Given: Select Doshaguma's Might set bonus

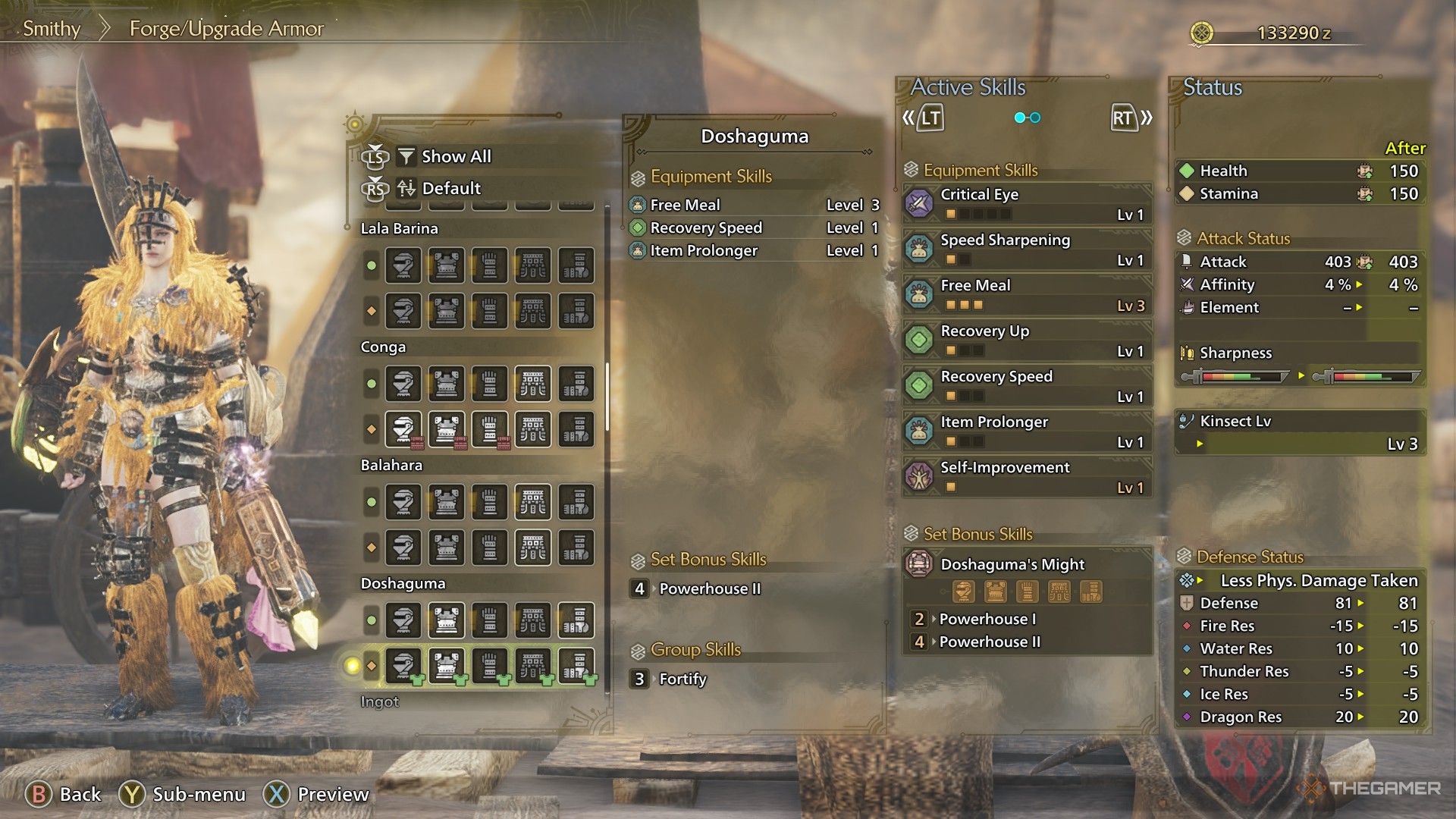Looking at the screenshot, I should tap(1027, 564).
